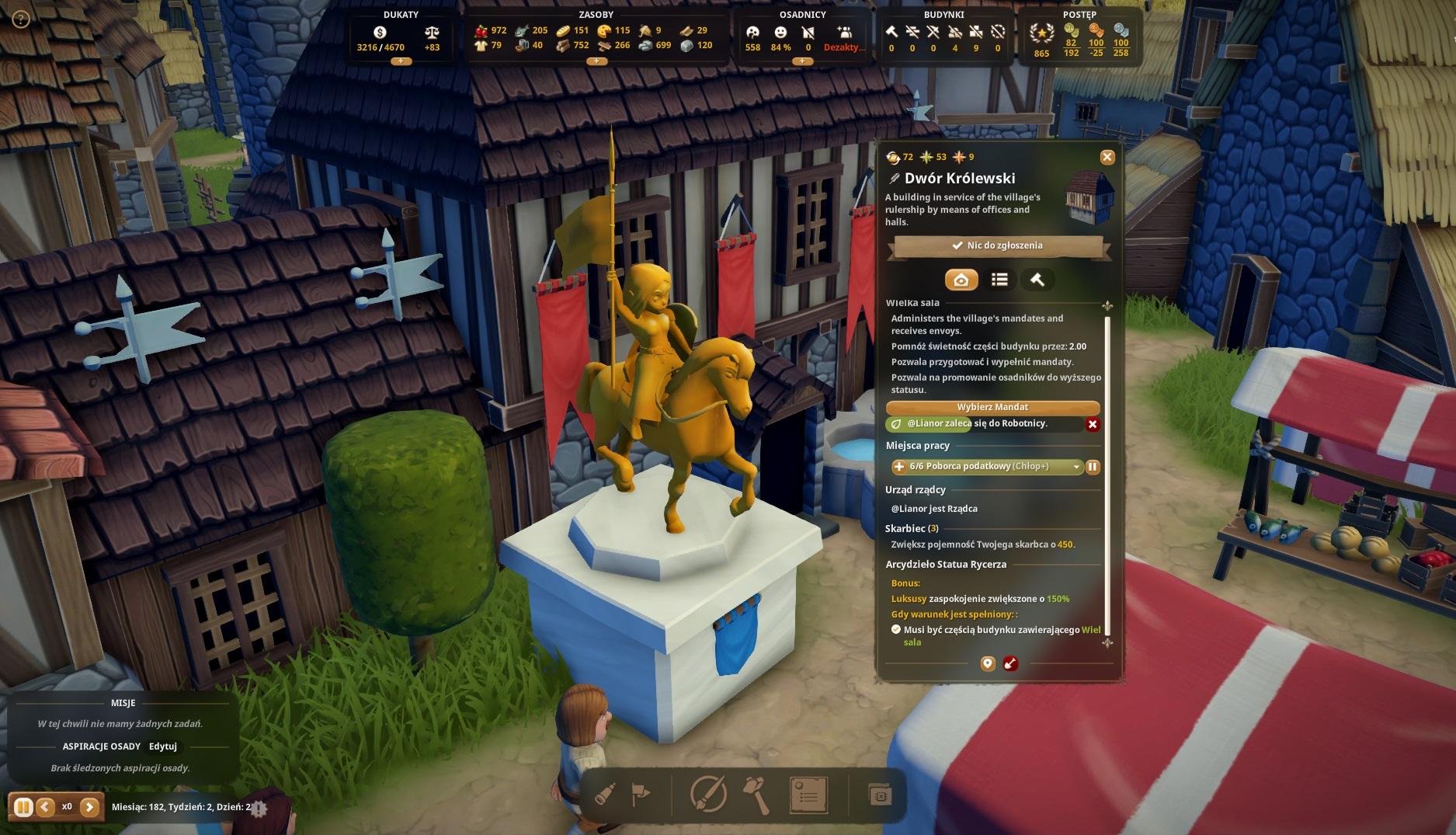Image resolution: width=1456 pixels, height=835 pixels.
Task: Decrease game speed with left arrow
Action: tap(45, 807)
